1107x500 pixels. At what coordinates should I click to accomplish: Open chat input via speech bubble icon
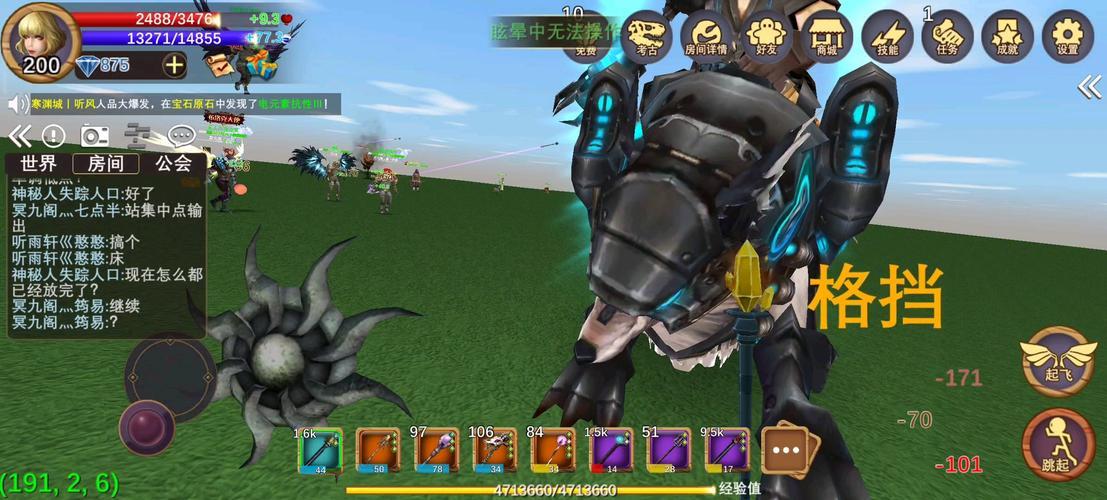[x=180, y=136]
